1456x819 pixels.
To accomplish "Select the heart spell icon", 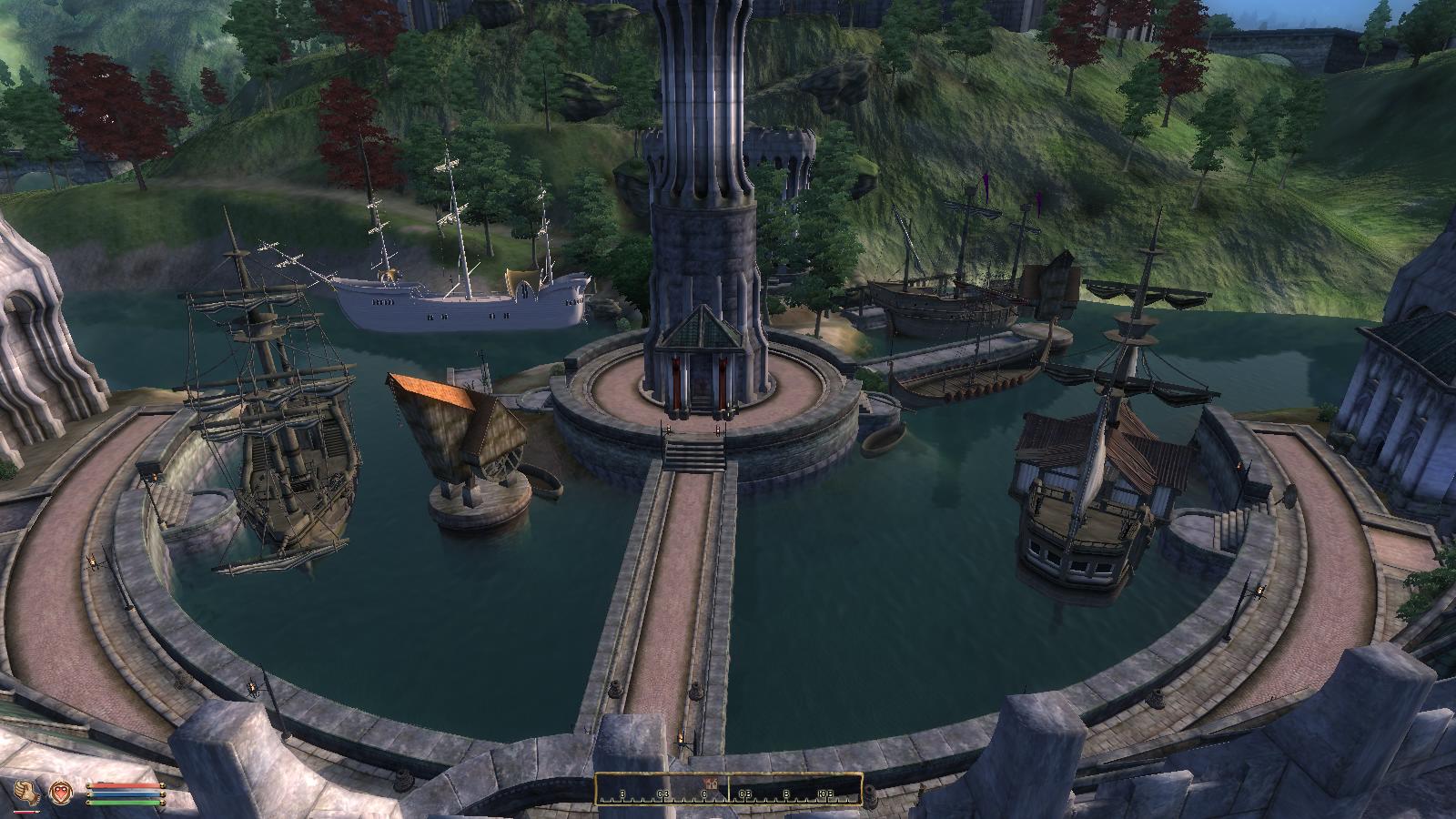I will point(62,791).
